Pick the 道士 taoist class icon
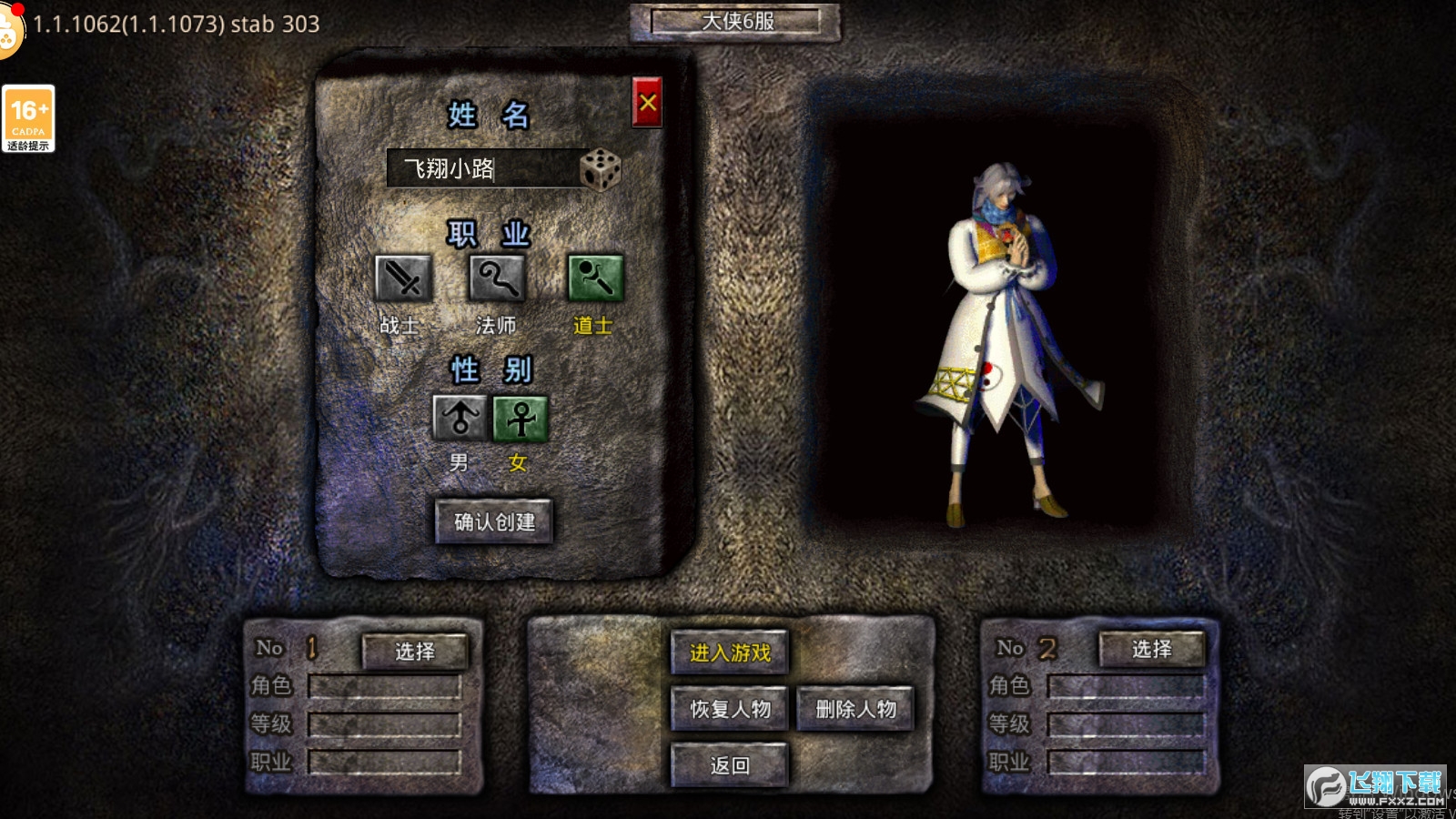1456x819 pixels. coord(595,278)
